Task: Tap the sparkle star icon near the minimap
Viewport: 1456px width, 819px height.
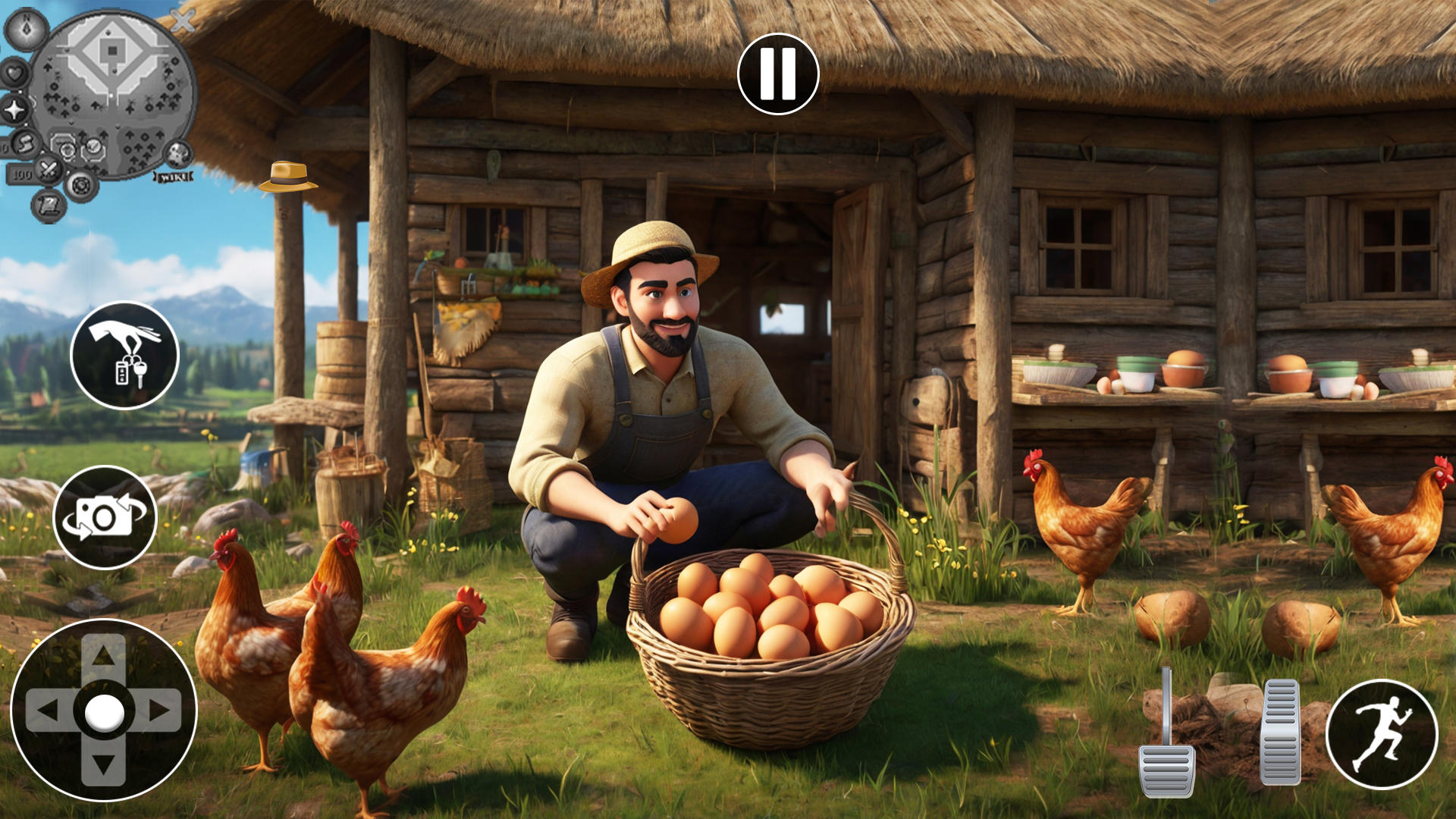Action: (x=13, y=108)
